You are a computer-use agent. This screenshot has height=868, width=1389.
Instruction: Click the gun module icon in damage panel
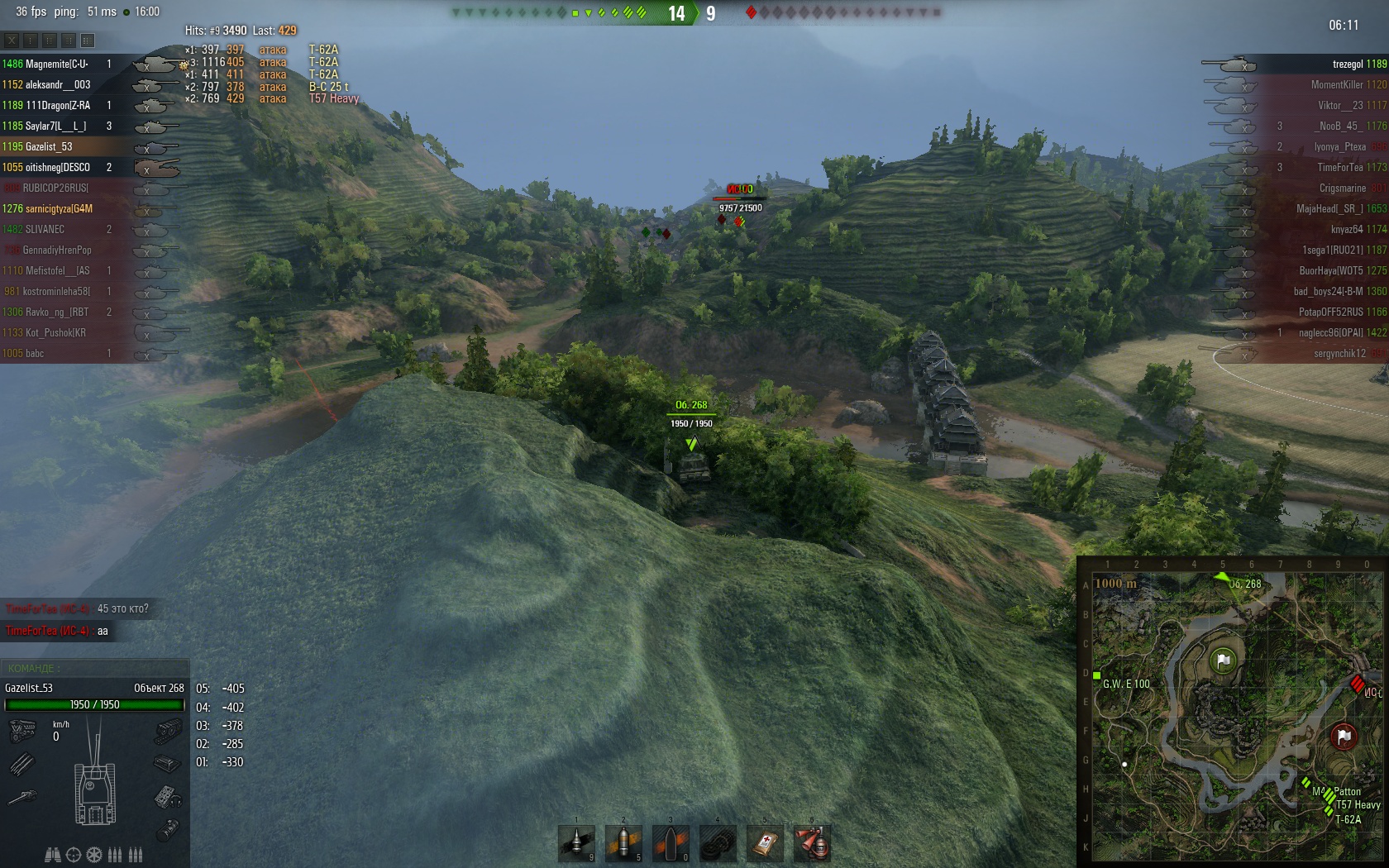22,798
